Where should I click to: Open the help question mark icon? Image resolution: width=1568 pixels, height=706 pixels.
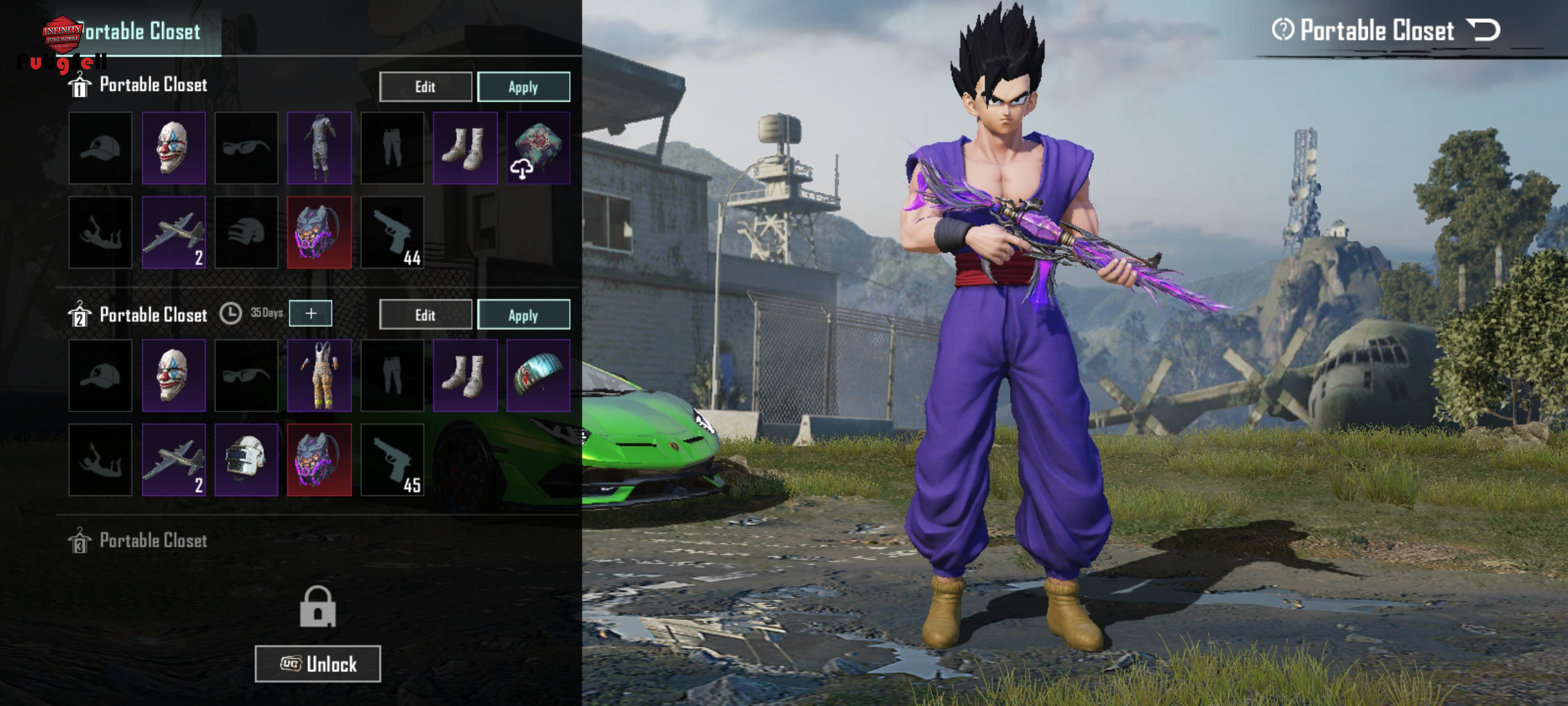[1282, 30]
